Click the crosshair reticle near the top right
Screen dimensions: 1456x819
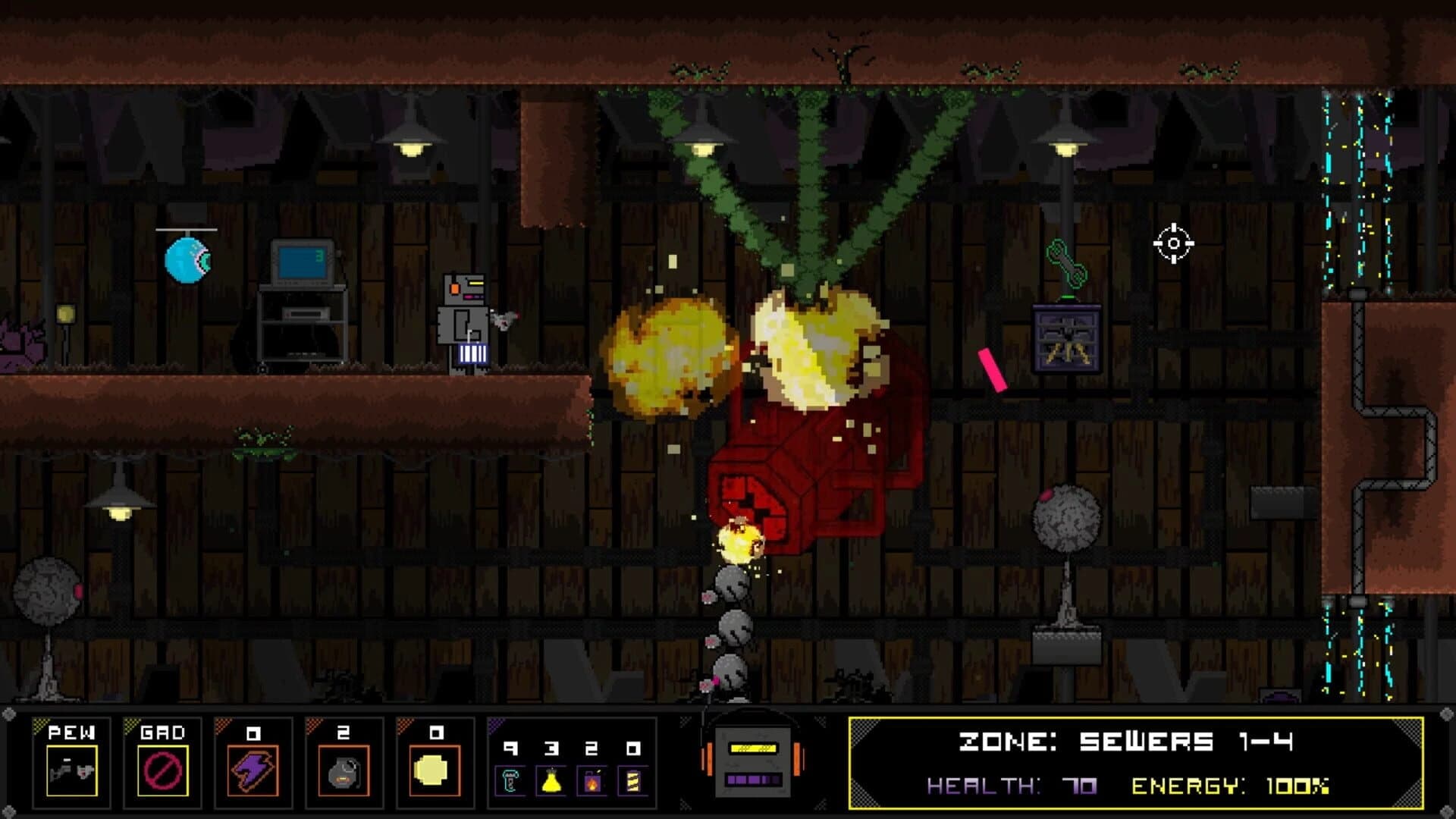(x=1174, y=241)
